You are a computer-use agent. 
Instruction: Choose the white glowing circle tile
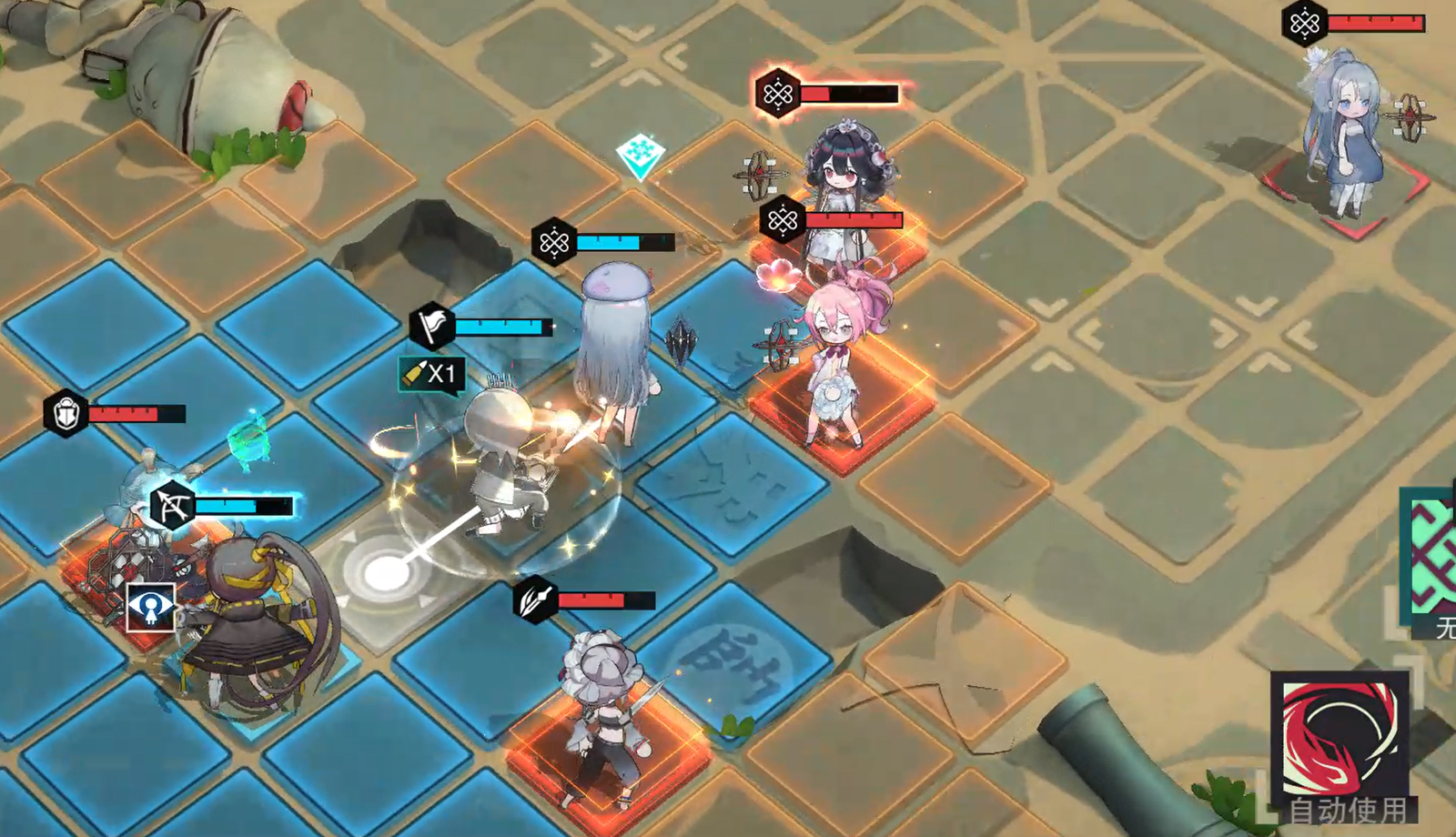386,573
